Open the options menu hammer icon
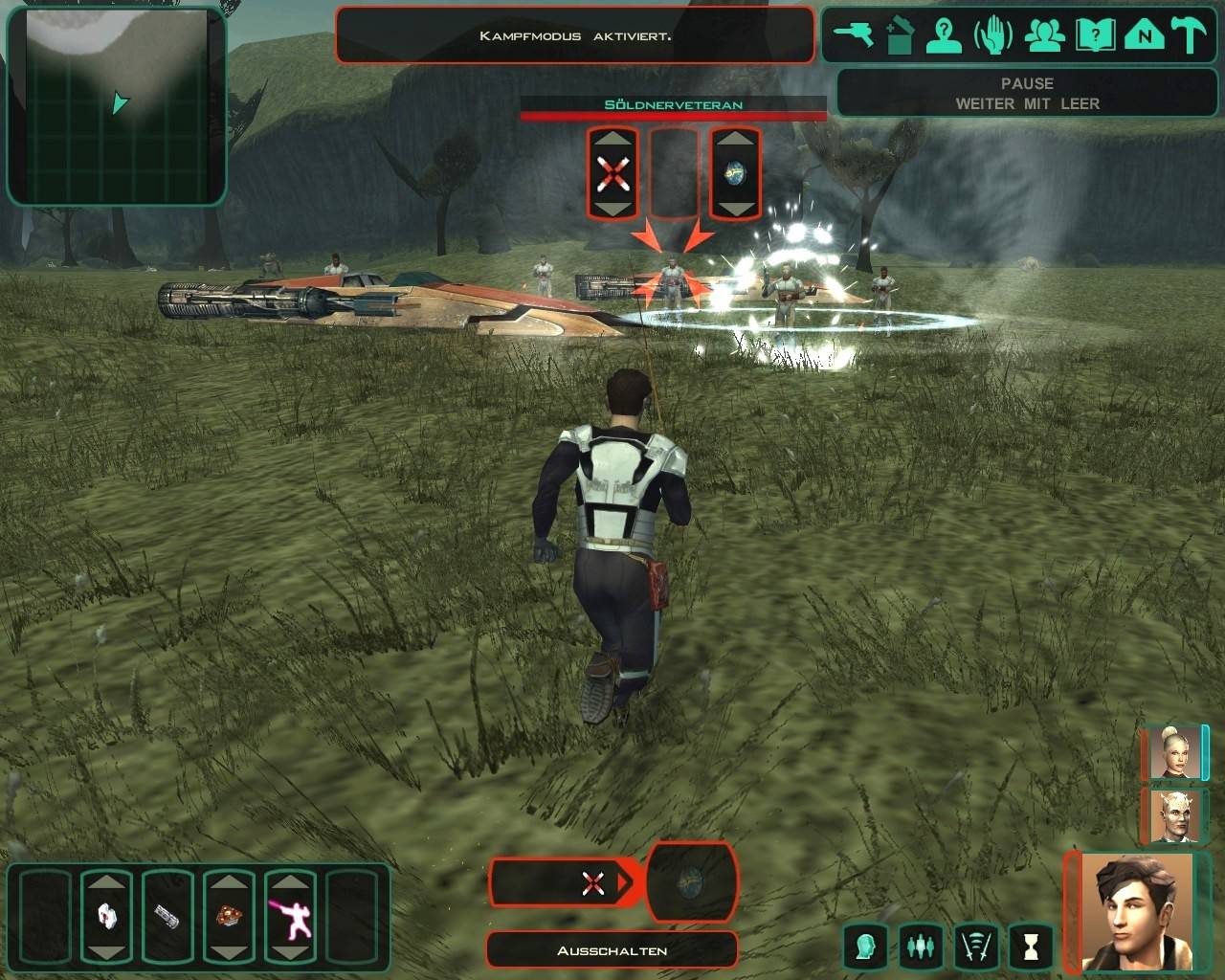The height and width of the screenshot is (980, 1225). point(1192,36)
